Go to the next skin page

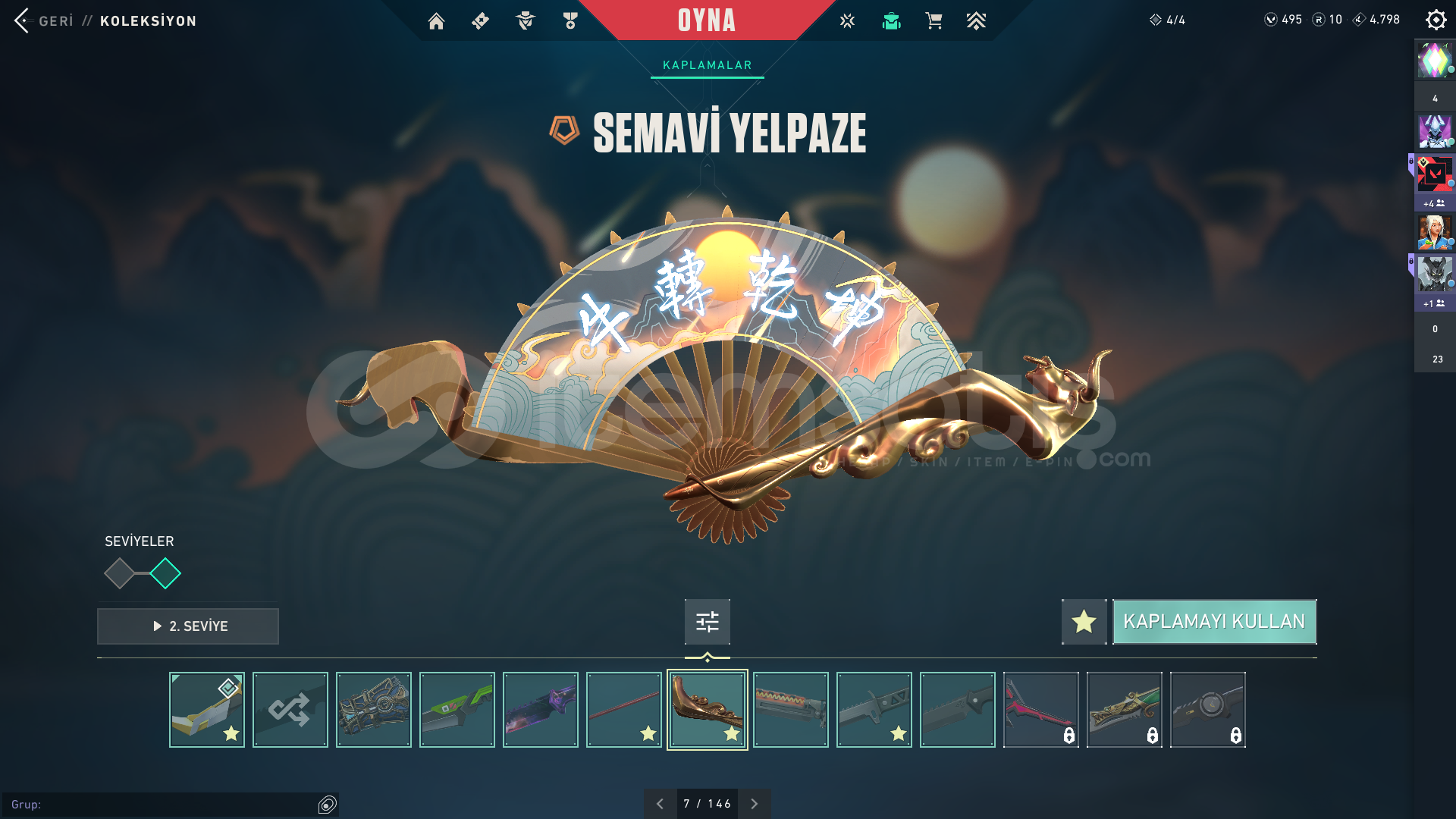pos(754,804)
